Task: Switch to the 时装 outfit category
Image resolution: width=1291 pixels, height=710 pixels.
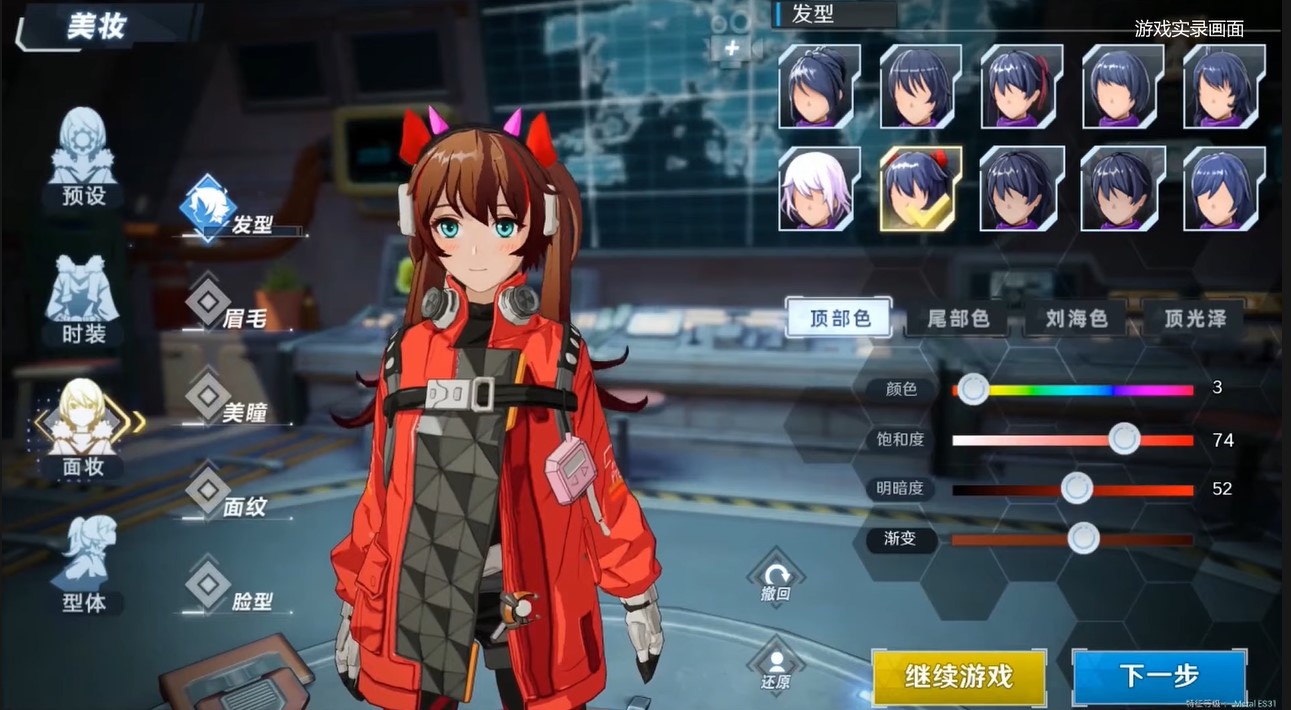Action: click(x=84, y=300)
